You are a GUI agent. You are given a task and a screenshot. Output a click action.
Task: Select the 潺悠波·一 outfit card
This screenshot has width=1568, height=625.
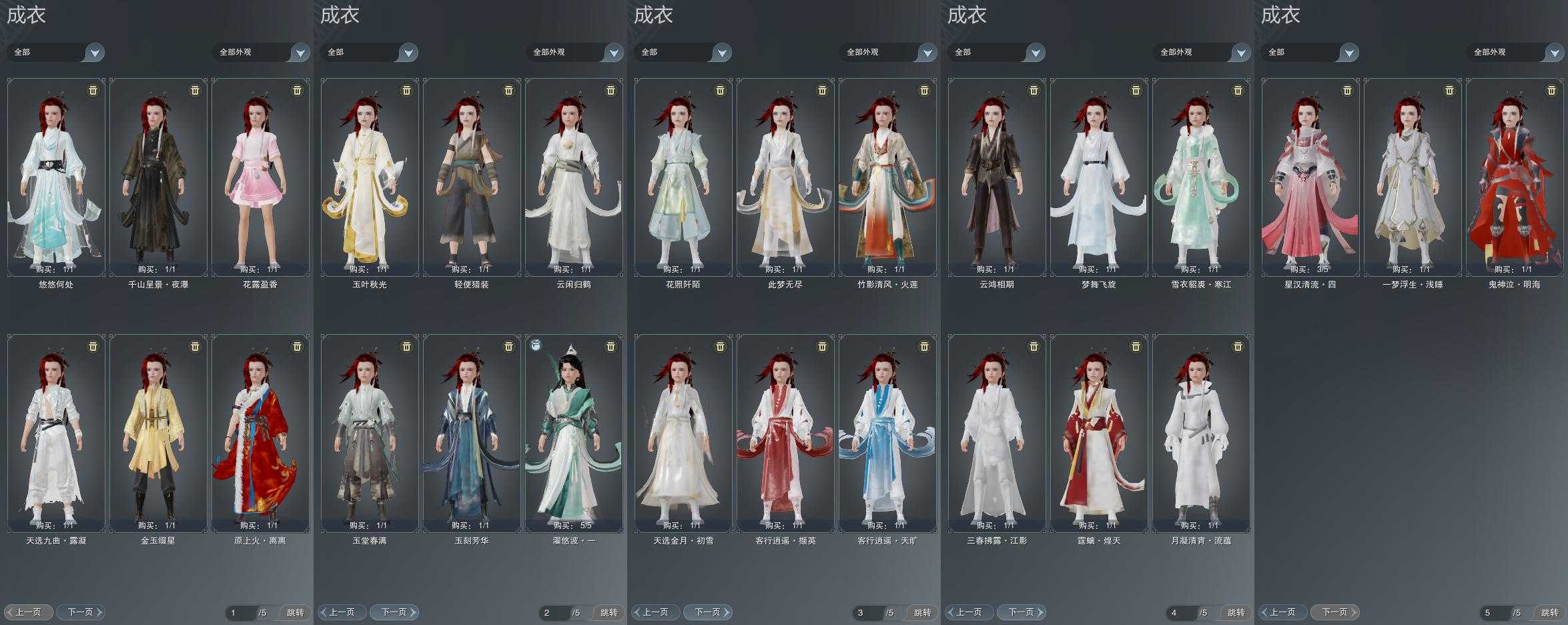click(x=574, y=434)
